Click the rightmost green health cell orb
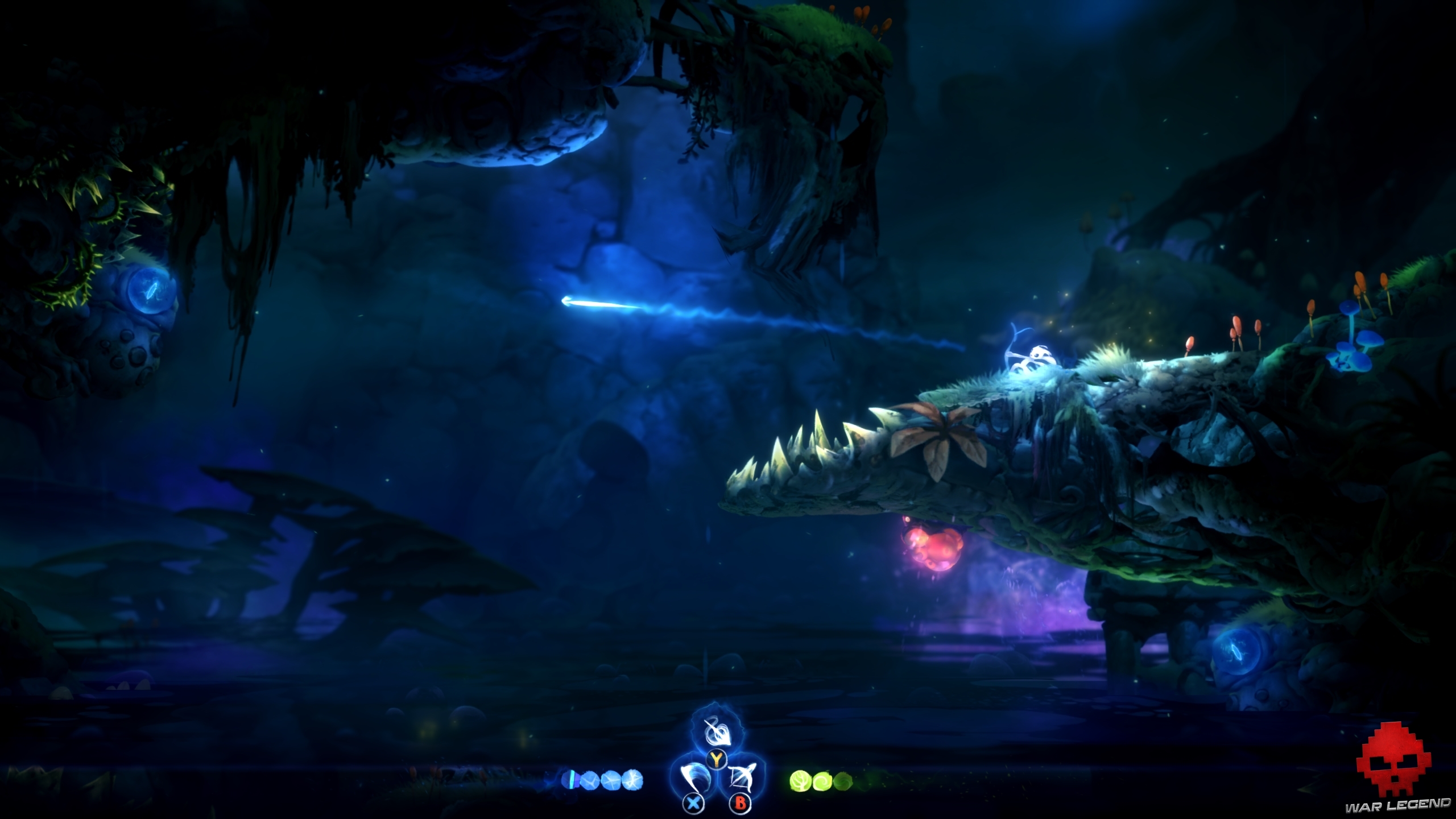 point(842,781)
